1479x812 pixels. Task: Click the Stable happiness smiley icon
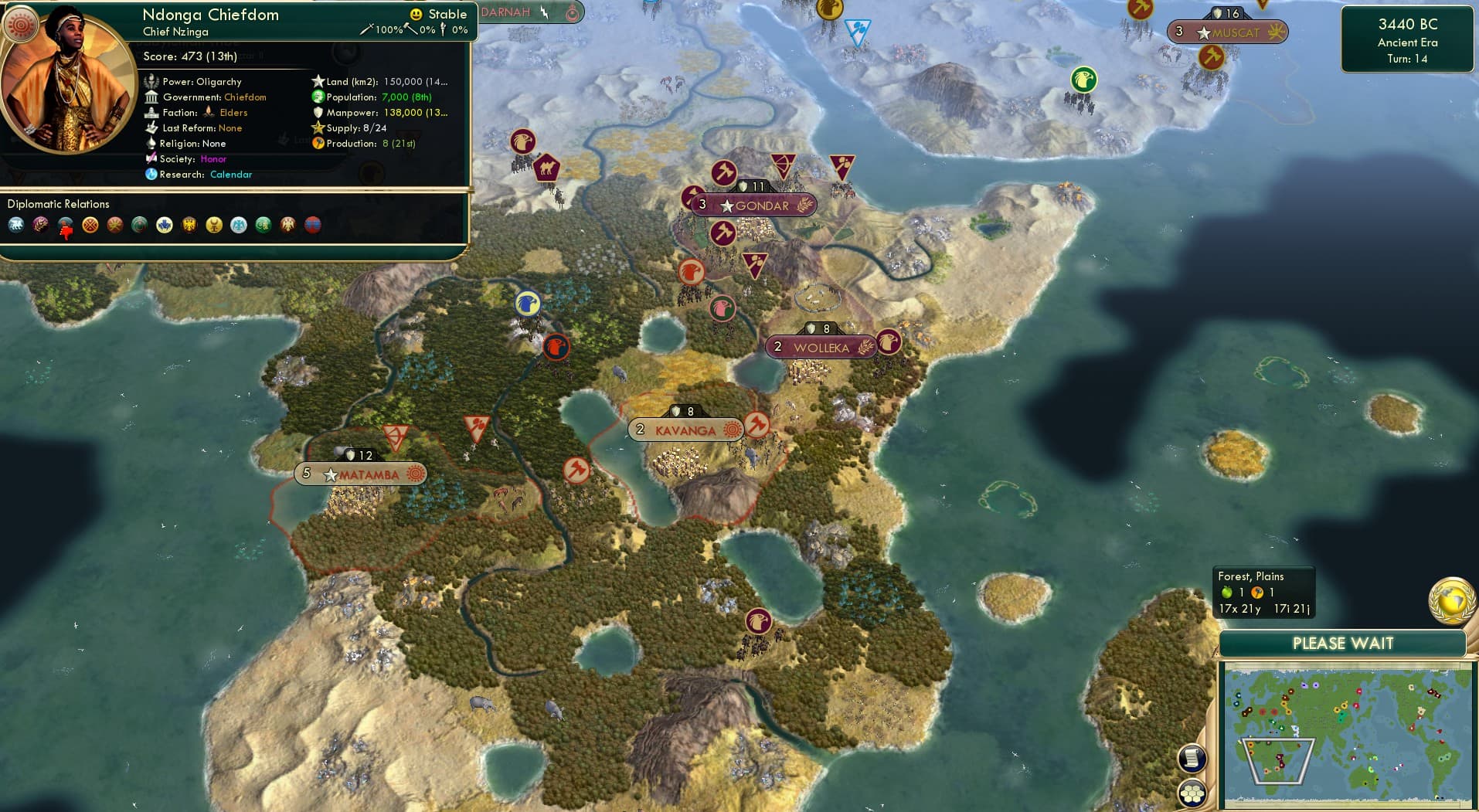(x=415, y=14)
